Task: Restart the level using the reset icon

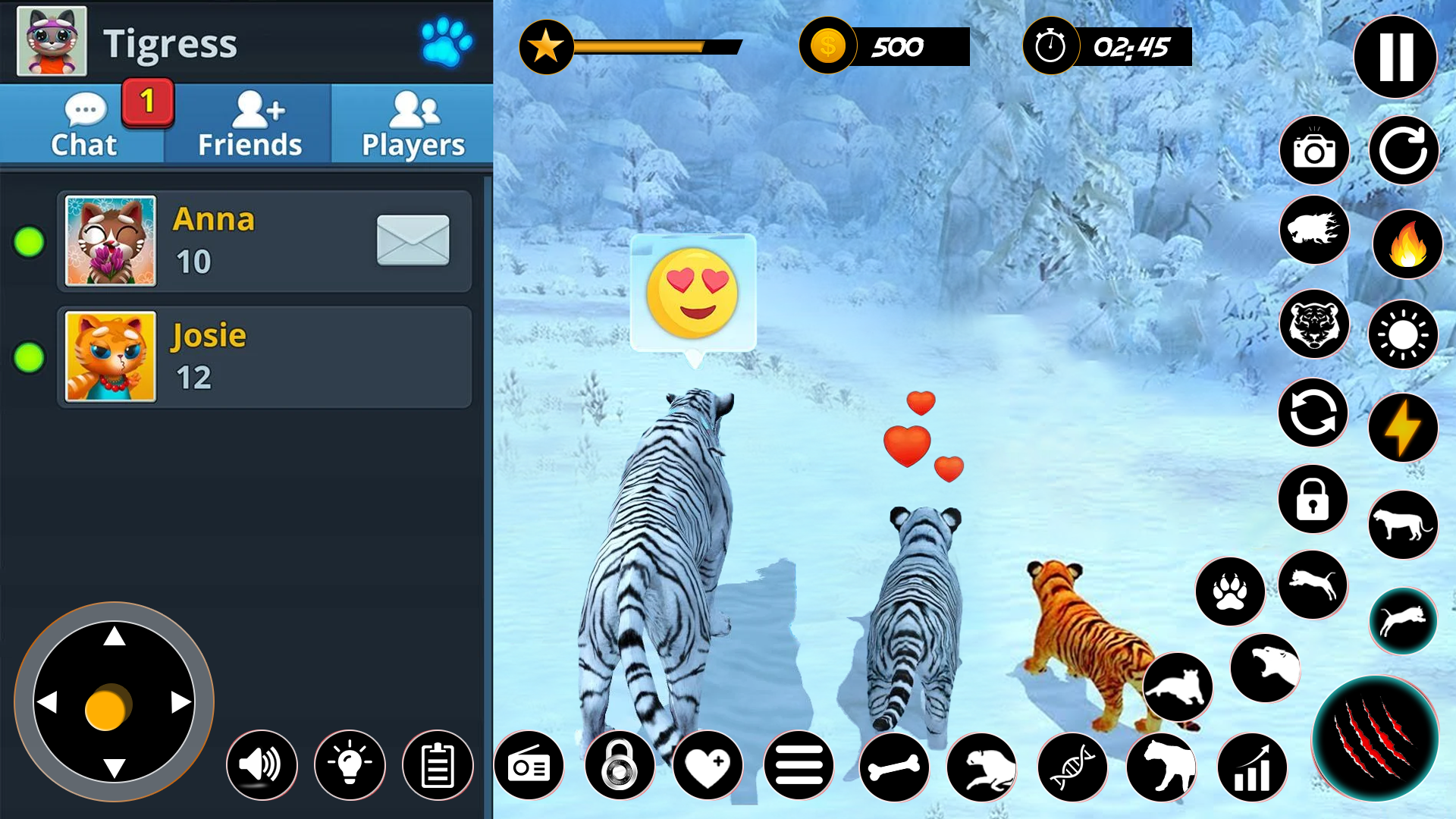Action: coord(1403,150)
